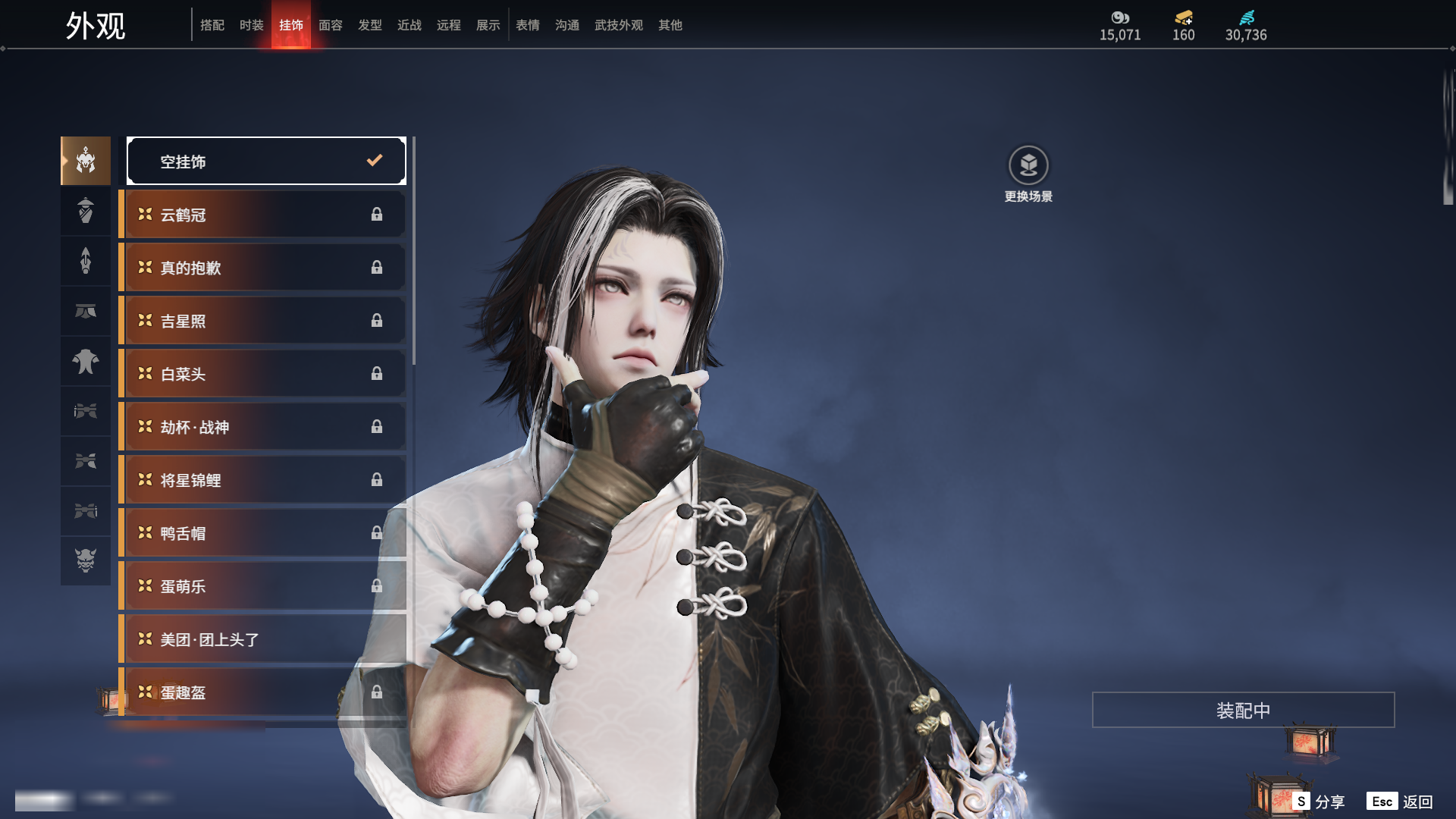Go to the 发型 tab
Viewport: 1456px width, 819px height.
[370, 25]
